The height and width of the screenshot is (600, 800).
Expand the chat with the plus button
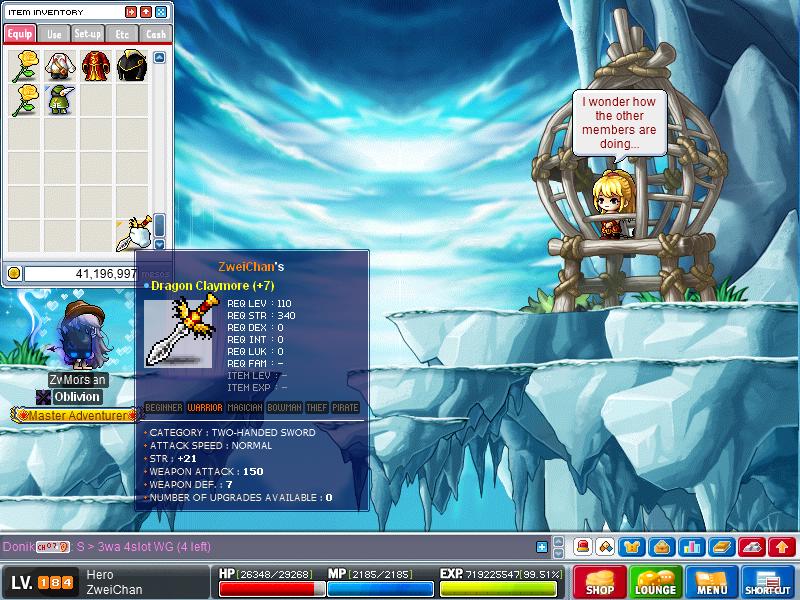pyautogui.click(x=542, y=547)
